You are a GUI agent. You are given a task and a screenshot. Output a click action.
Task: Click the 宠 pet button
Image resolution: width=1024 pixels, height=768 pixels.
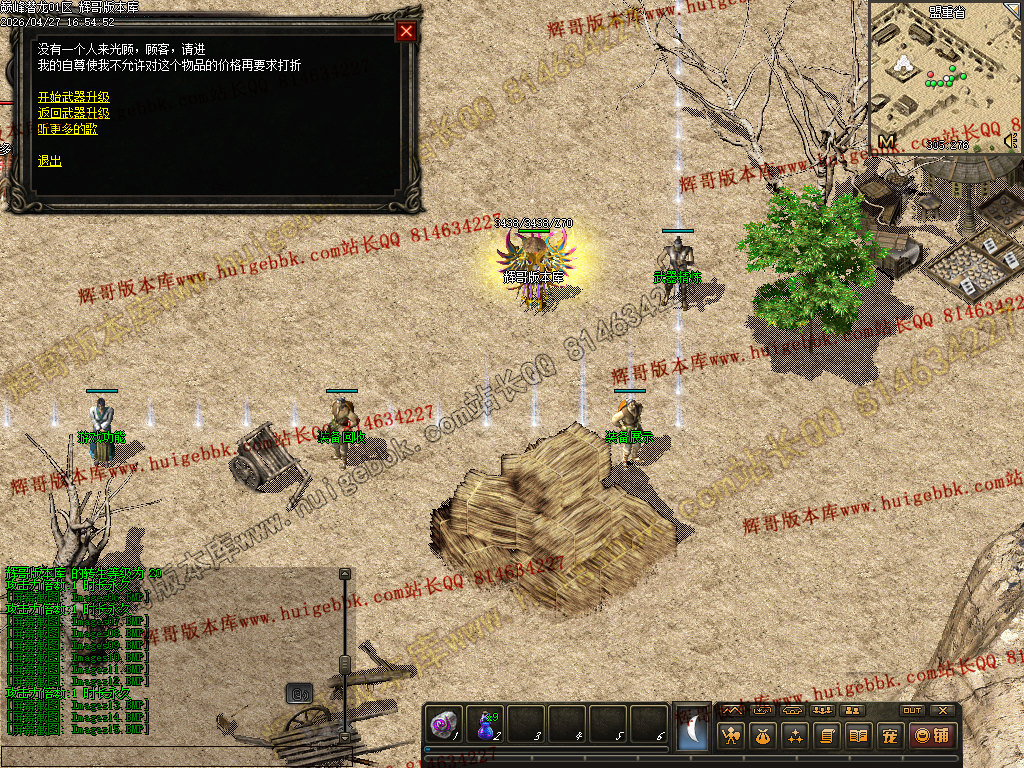pyautogui.click(x=889, y=737)
